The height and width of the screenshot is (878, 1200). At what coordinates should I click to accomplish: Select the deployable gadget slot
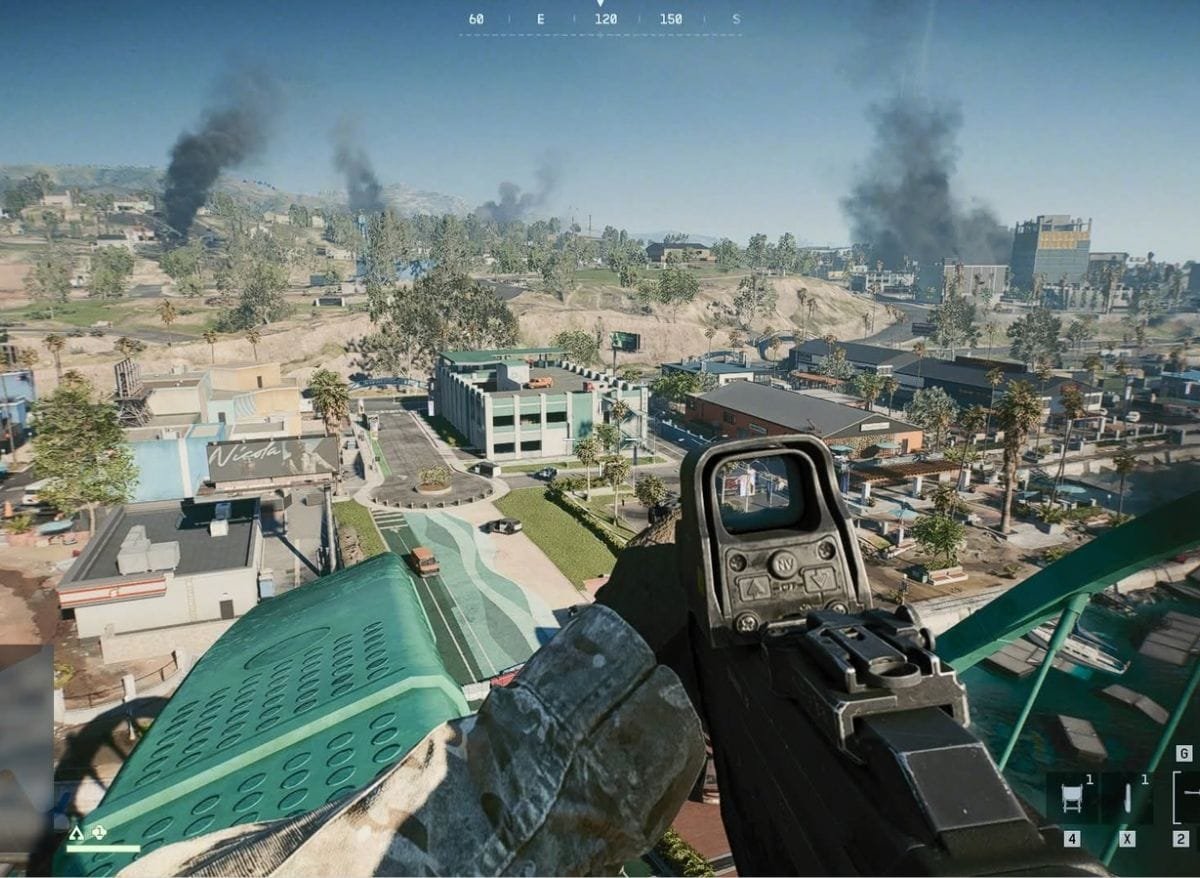[1073, 798]
